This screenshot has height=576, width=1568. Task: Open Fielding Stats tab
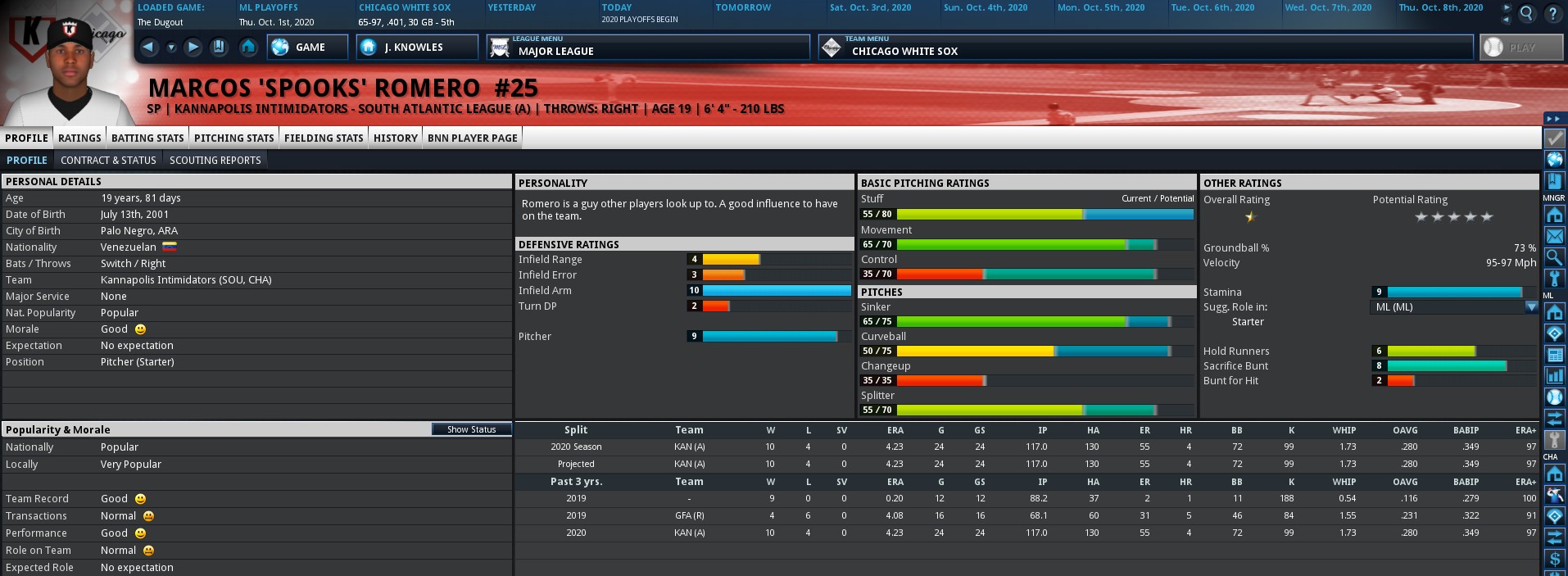coord(324,138)
